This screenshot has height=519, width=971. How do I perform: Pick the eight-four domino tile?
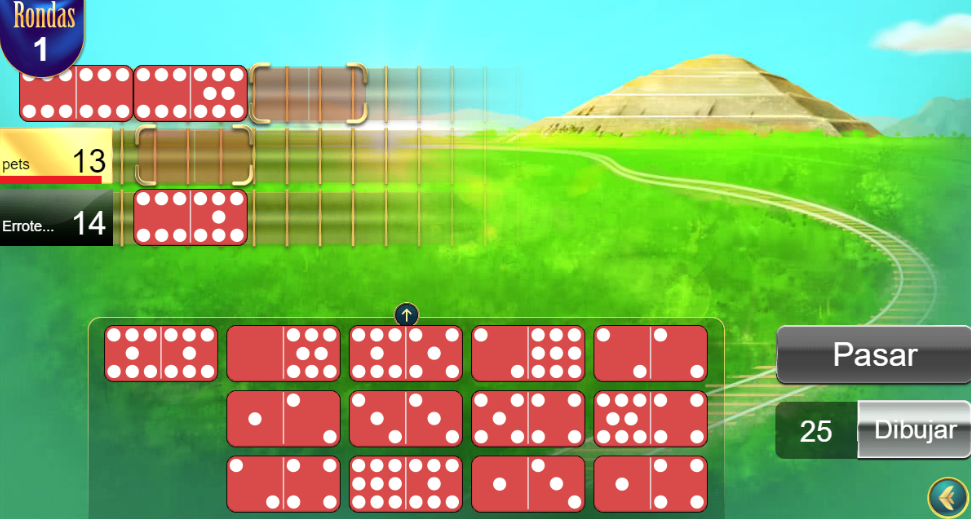(x=650, y=418)
